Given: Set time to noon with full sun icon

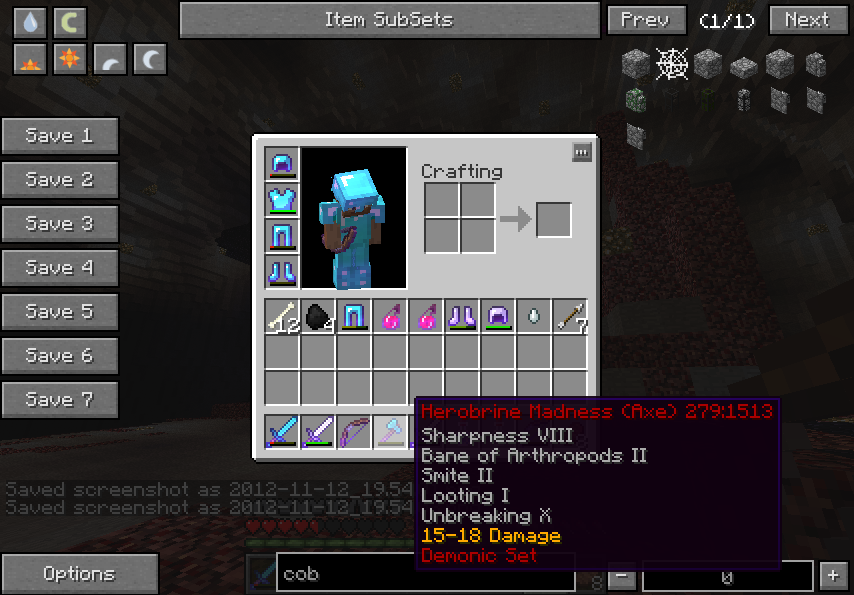Looking at the screenshot, I should (x=70, y=60).
